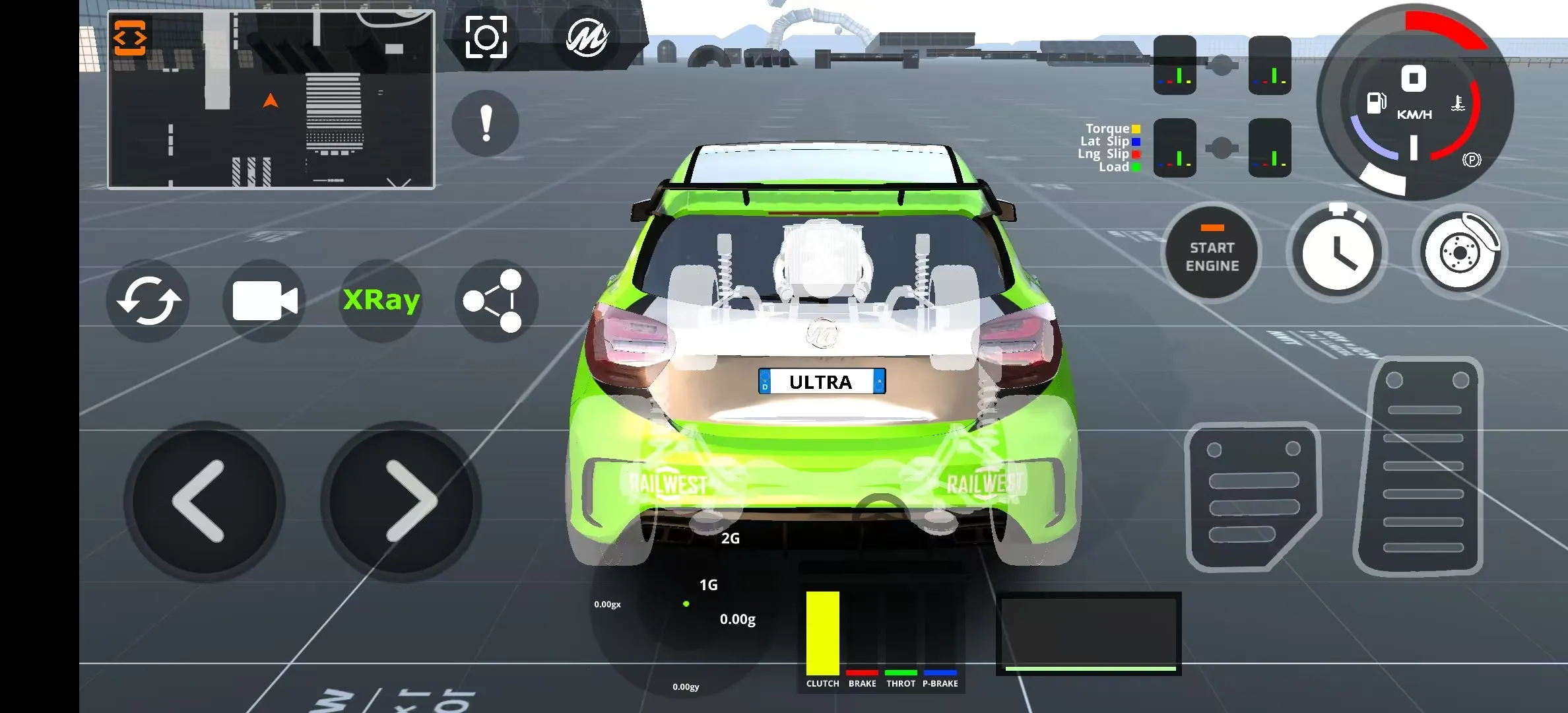Toggle XRay view off

coord(380,299)
